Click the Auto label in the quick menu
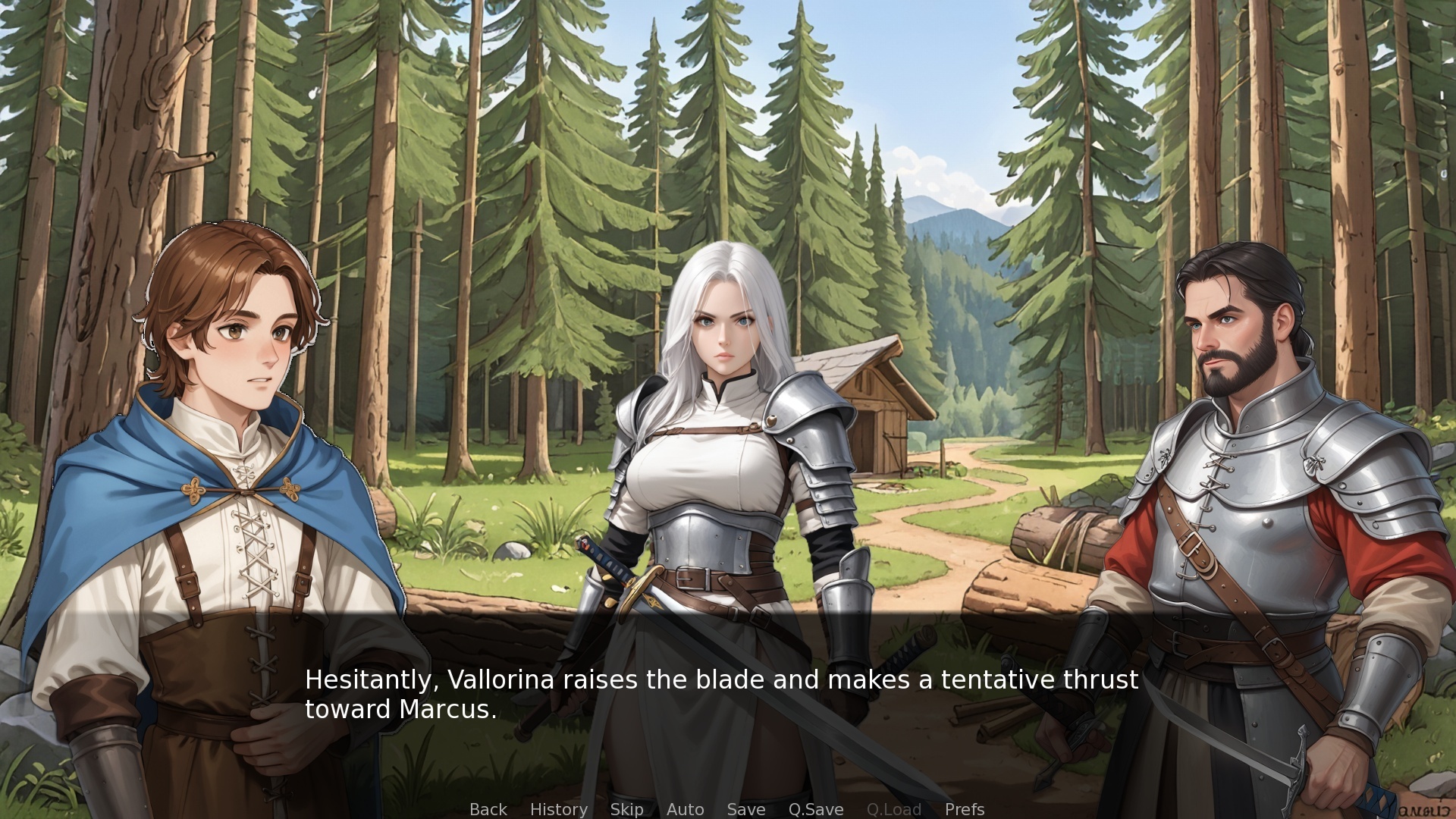Screen dimensions: 1456x819 pos(685,809)
